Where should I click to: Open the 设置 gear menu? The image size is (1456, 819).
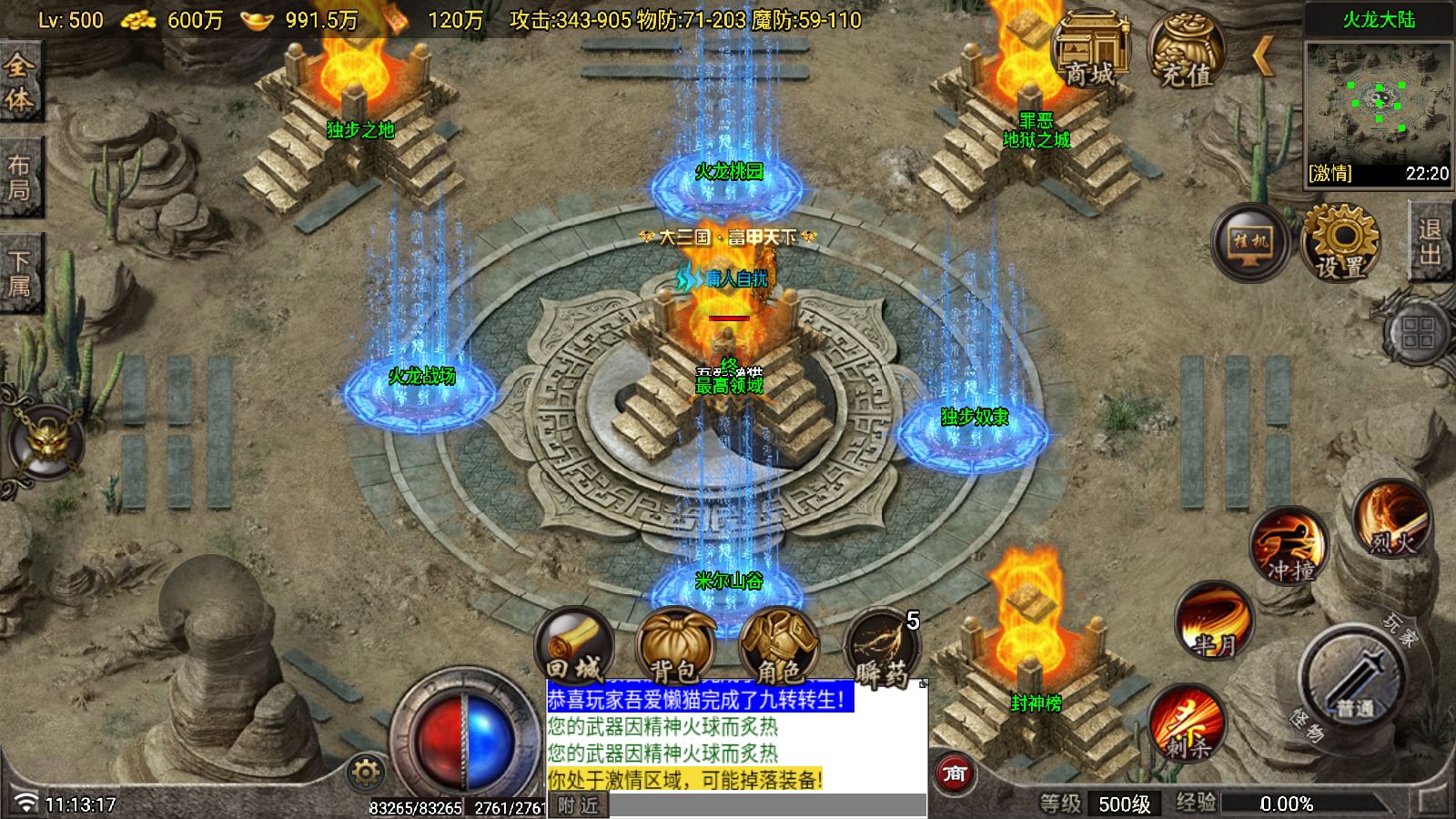(1340, 242)
